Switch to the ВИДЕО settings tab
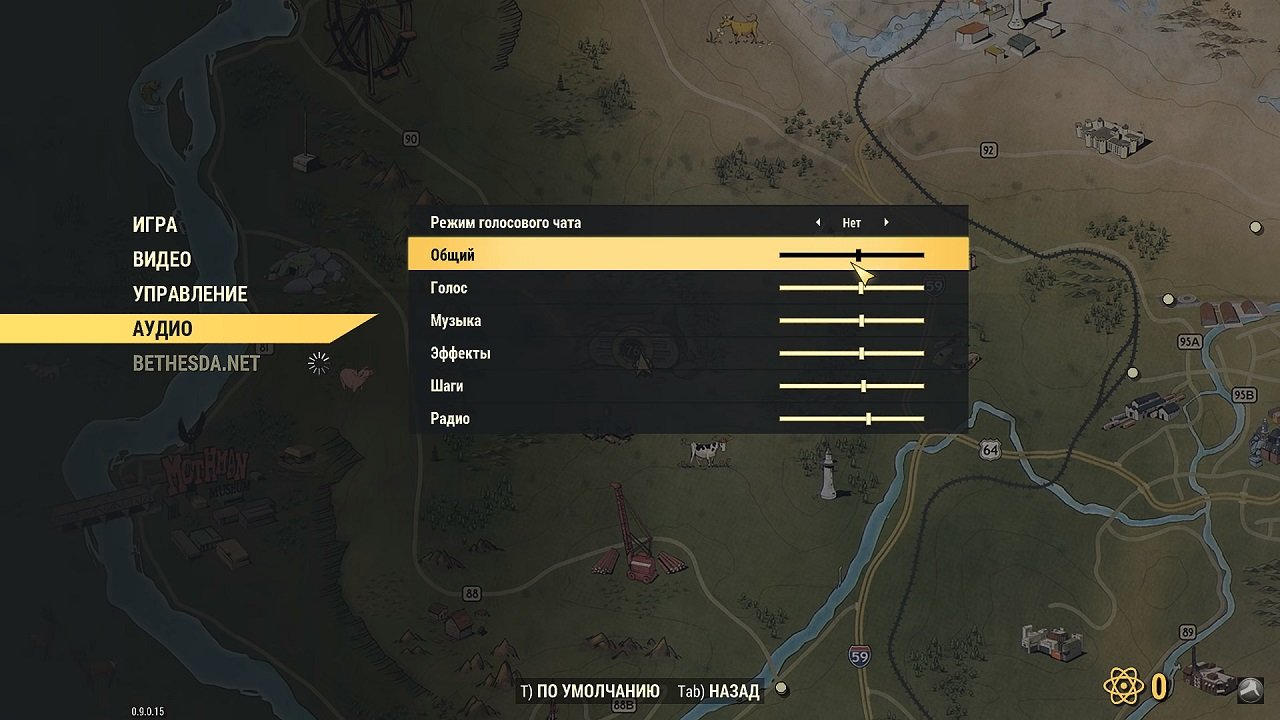Viewport: 1280px width, 720px height. 161,259
